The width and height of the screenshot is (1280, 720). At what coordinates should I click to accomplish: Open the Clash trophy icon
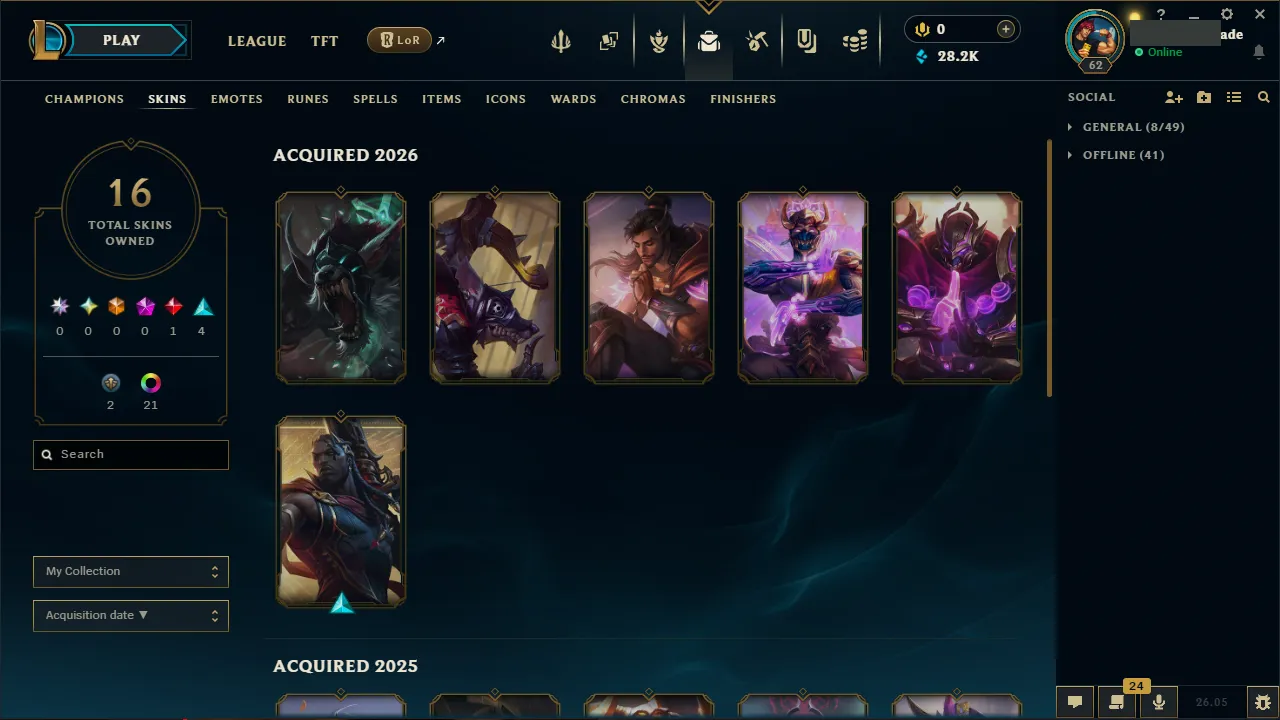pos(659,42)
